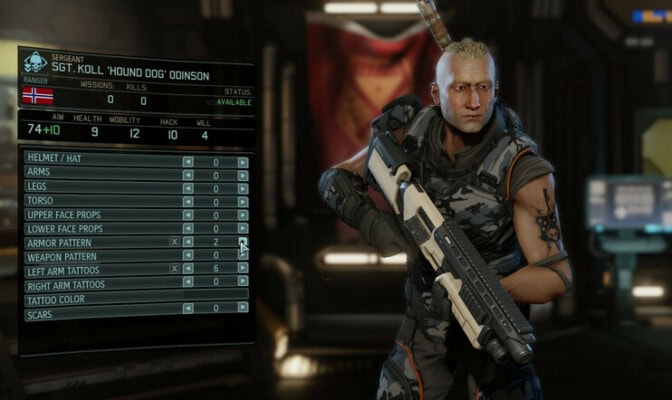The height and width of the screenshot is (400, 672).
Task: Select next Weapon Pattern
Action: pyautogui.click(x=243, y=256)
